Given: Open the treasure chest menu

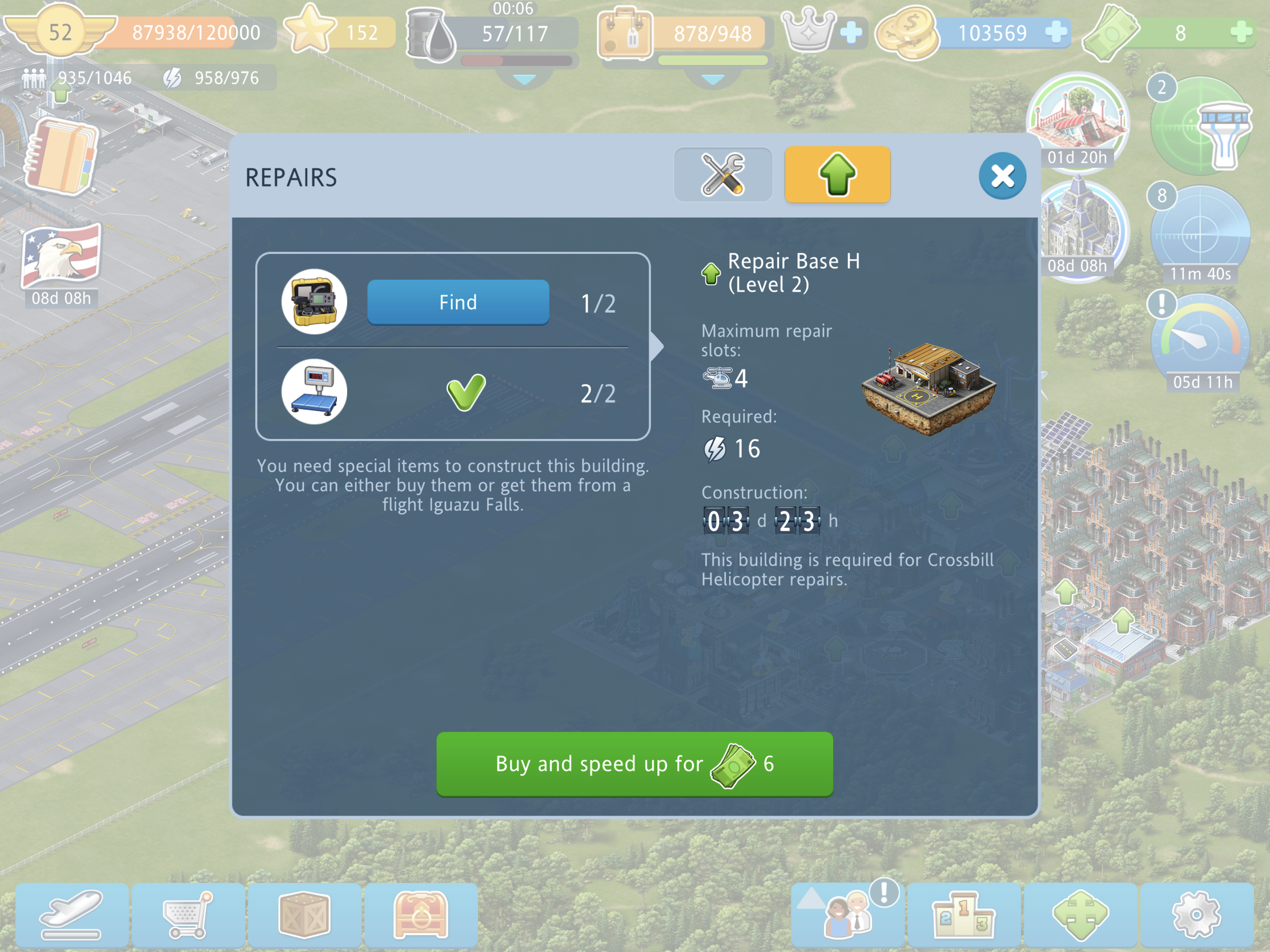Looking at the screenshot, I should [421, 915].
